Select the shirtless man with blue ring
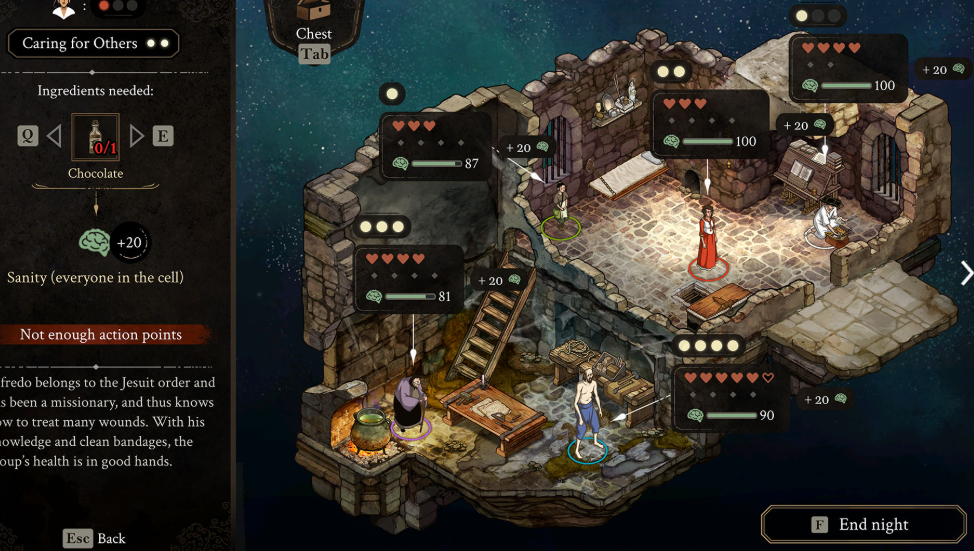Screen dimensions: 974x551 tap(588, 410)
